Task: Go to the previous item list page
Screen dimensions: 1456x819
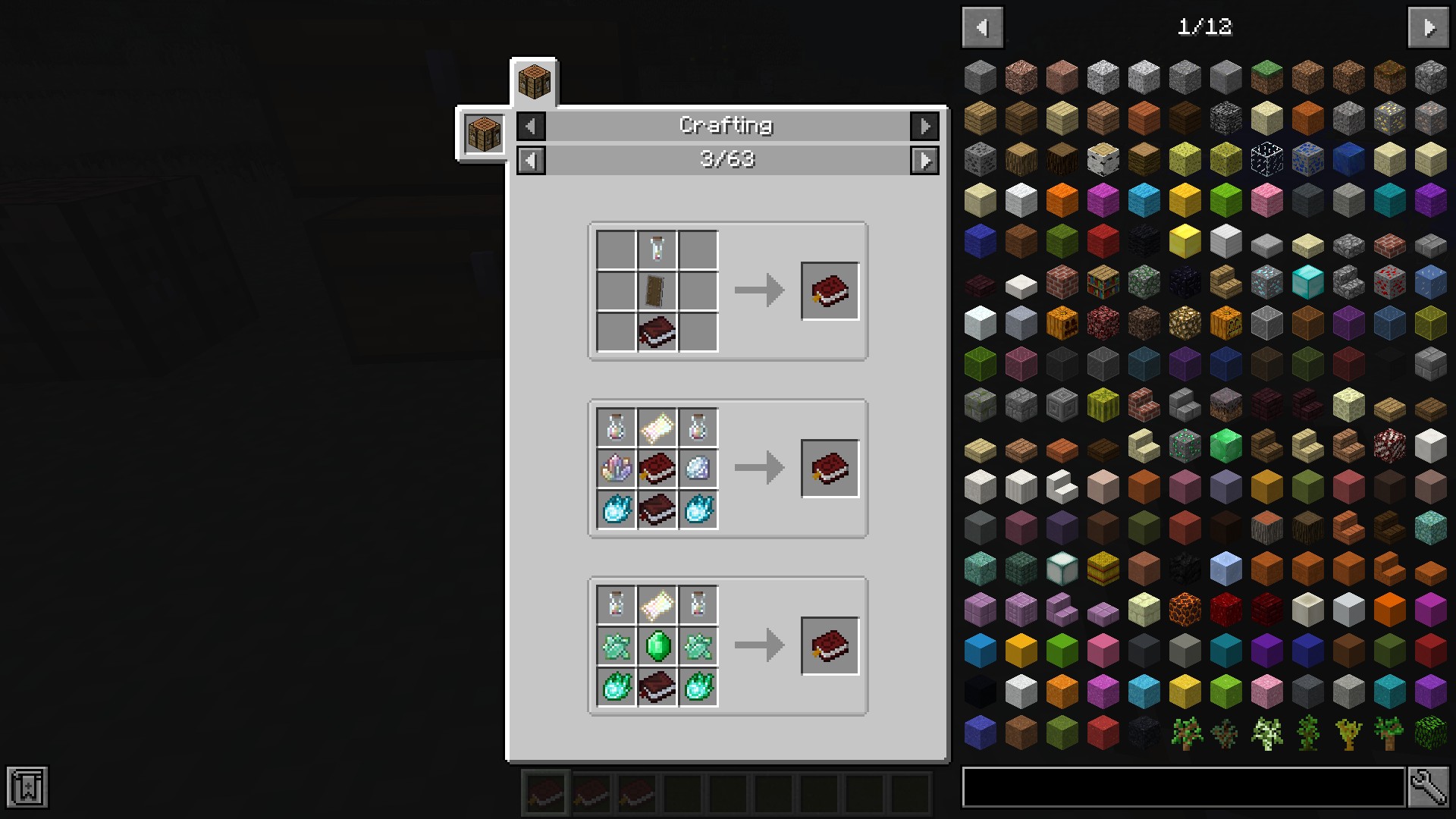Action: tap(983, 28)
